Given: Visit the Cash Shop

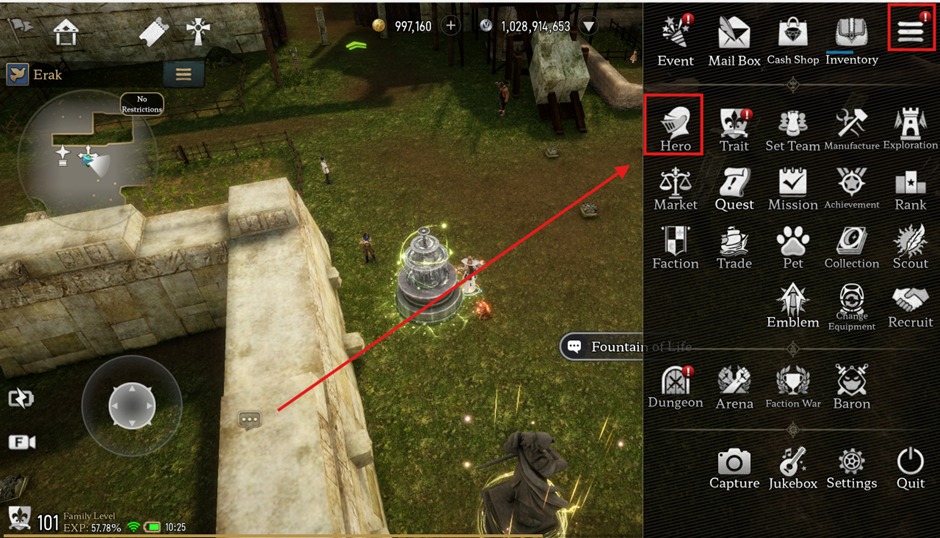Looking at the screenshot, I should (x=793, y=40).
